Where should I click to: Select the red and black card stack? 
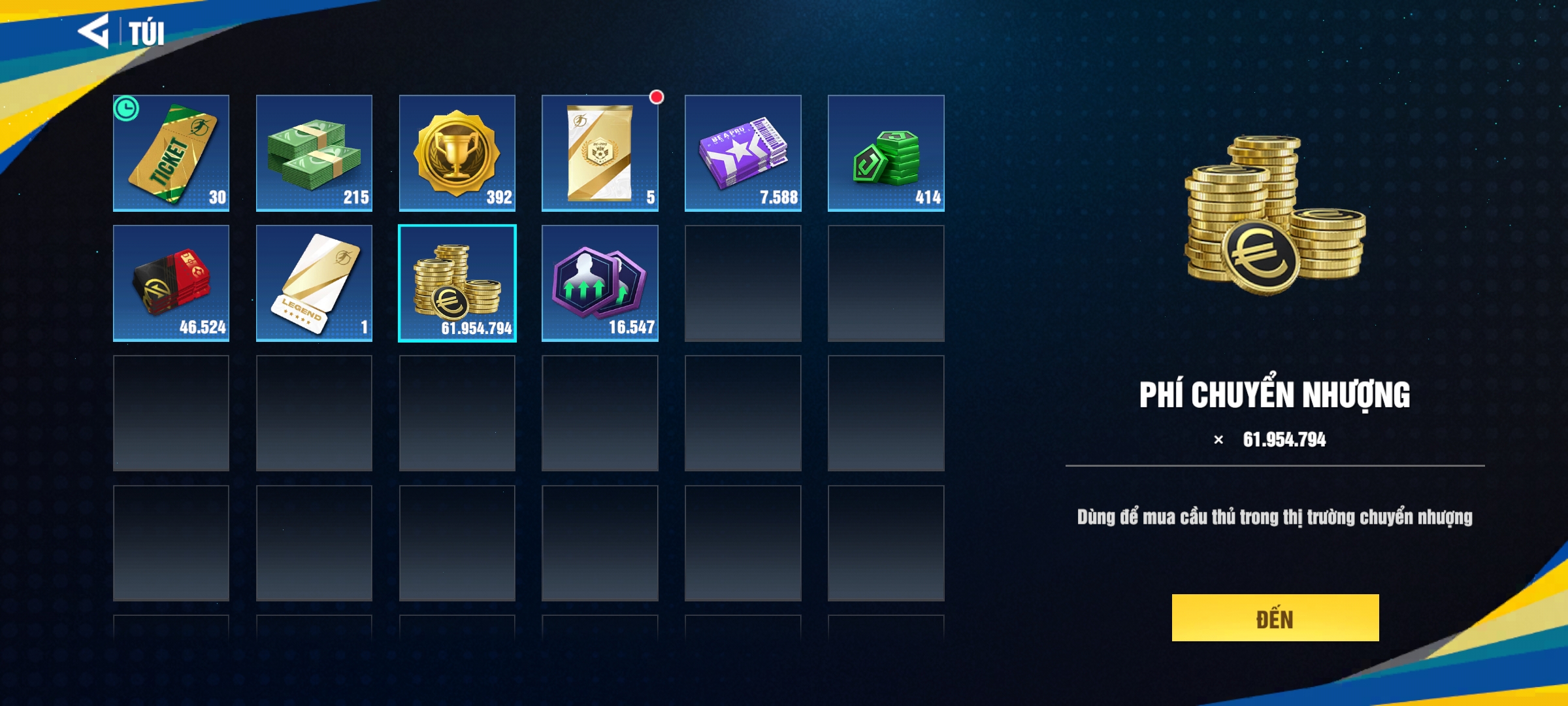pos(171,283)
